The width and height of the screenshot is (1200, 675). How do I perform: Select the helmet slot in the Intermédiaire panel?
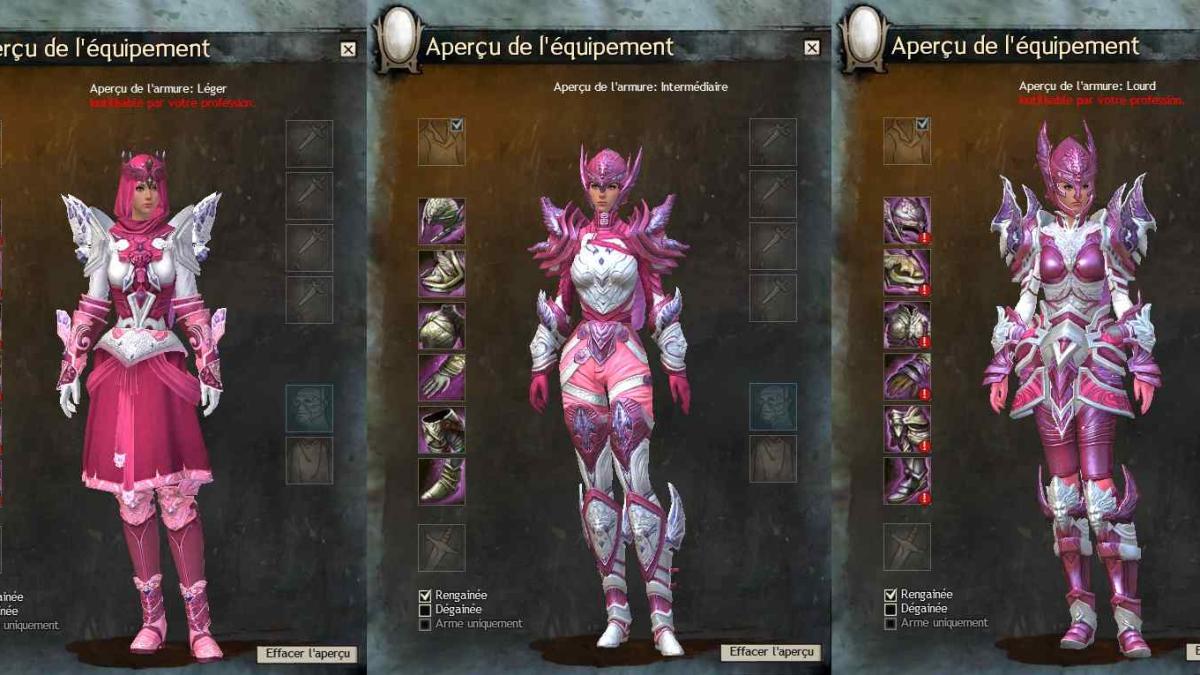tap(441, 221)
